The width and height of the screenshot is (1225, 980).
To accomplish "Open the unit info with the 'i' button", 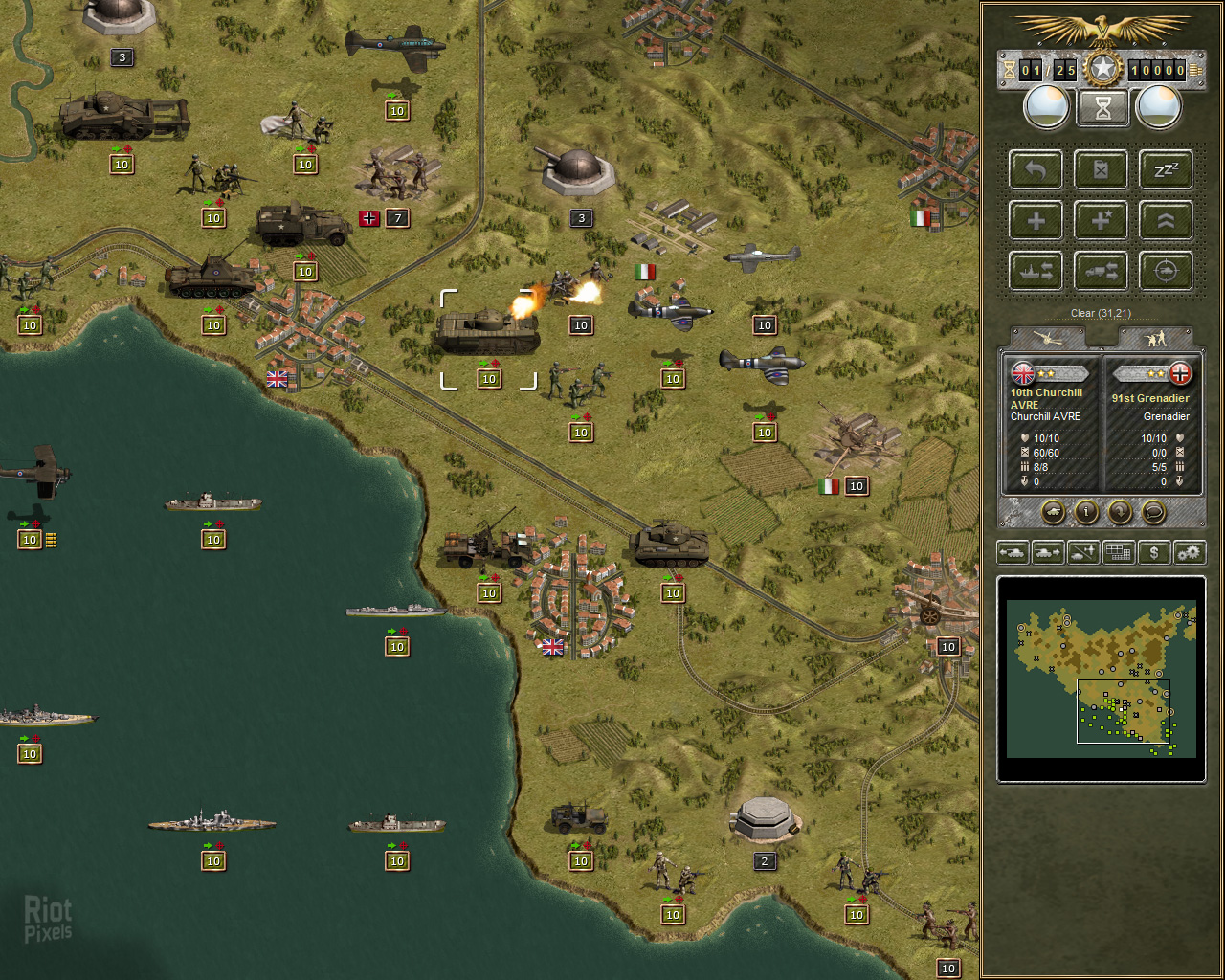I will tap(1086, 512).
